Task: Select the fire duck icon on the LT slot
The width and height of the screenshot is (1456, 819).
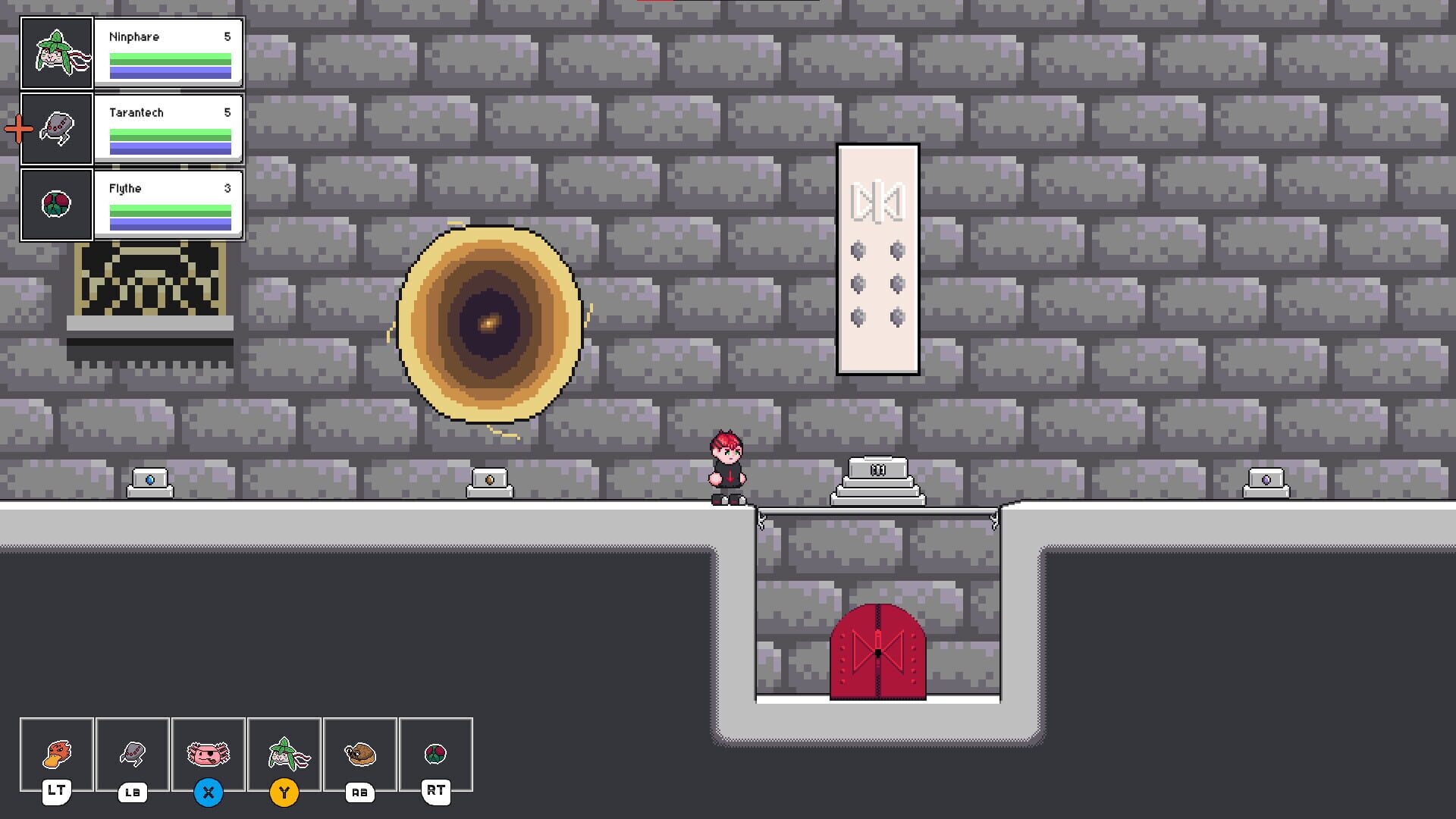Action: pos(57,754)
